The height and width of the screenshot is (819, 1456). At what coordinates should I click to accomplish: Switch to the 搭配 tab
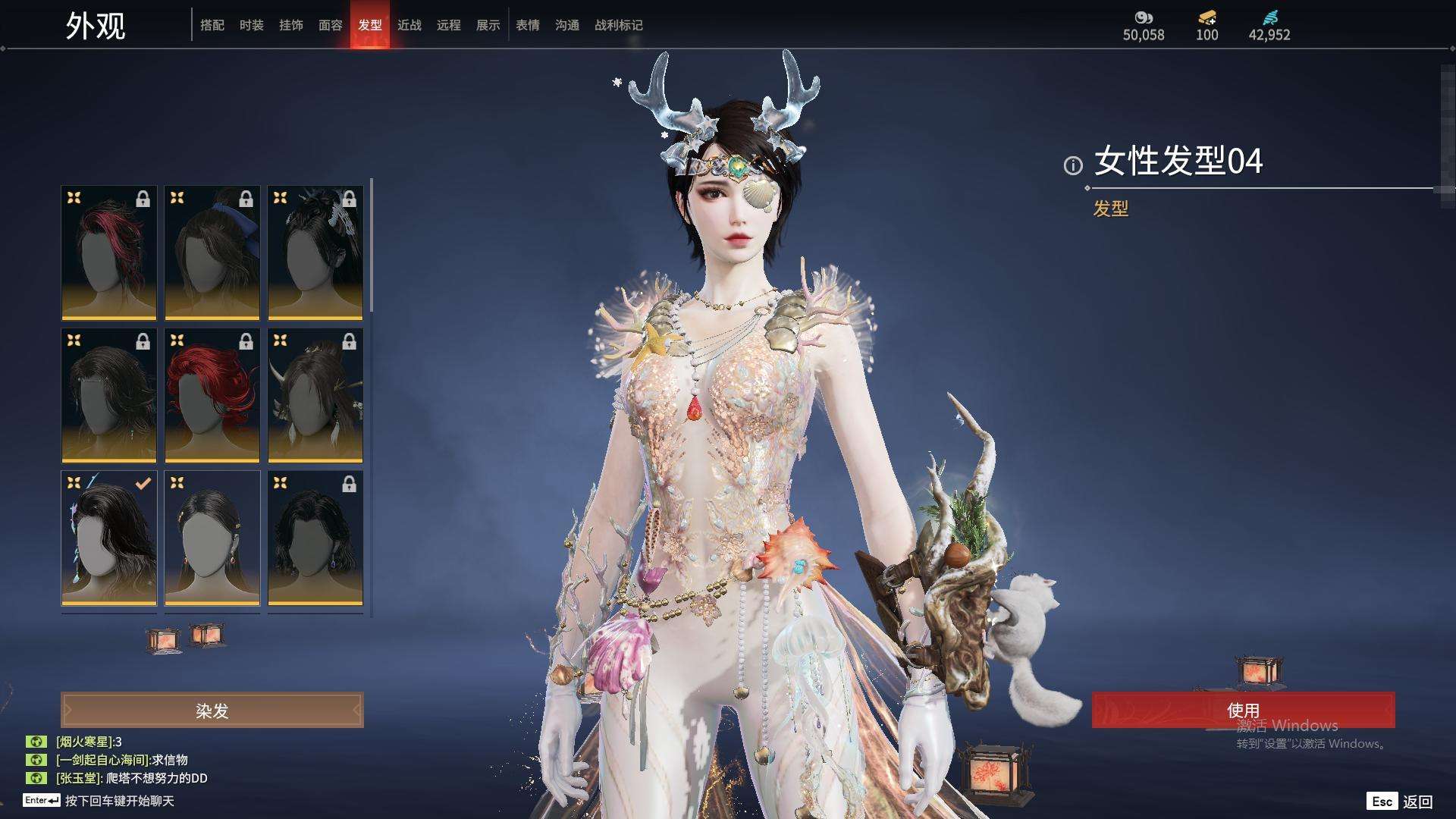212,25
